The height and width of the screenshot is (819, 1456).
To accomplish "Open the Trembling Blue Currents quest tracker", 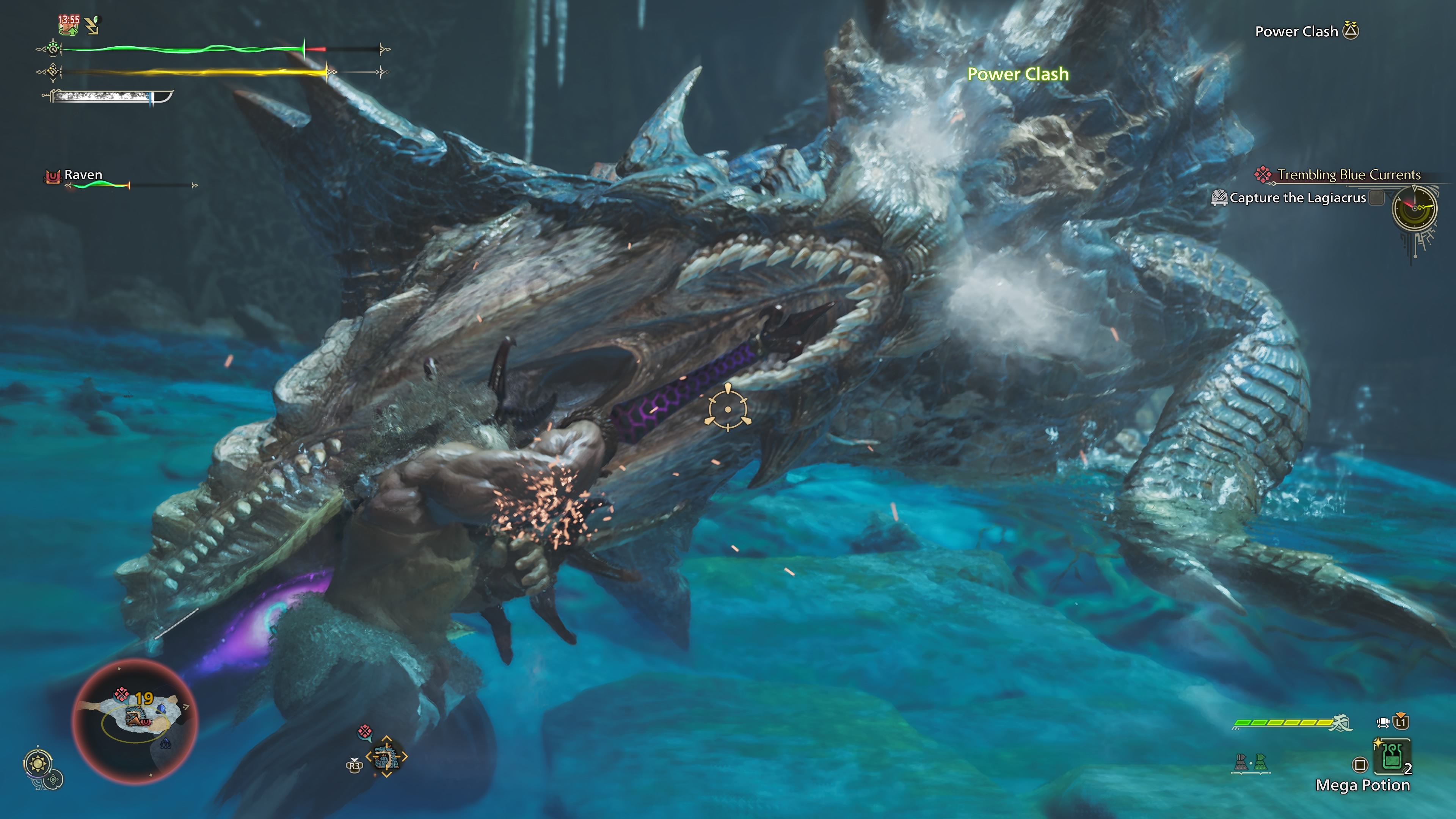I will click(x=1348, y=175).
